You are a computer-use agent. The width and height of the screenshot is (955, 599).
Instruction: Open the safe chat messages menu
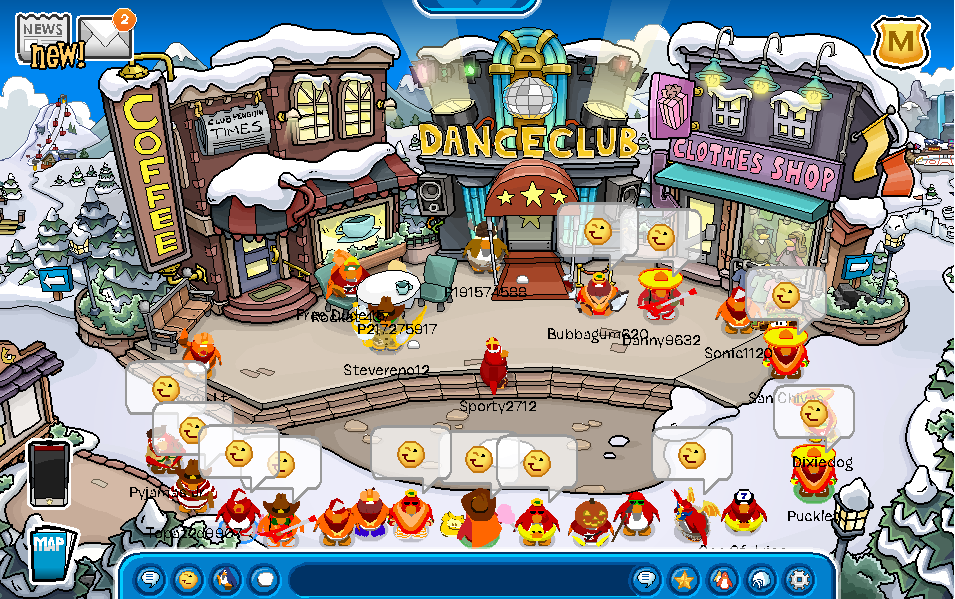[x=150, y=579]
